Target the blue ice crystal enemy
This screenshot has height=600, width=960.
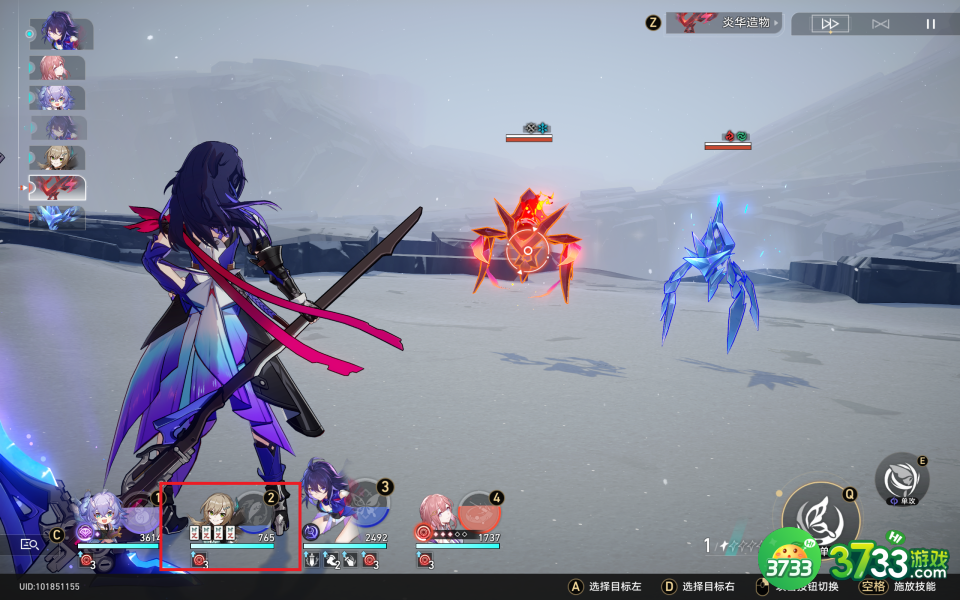pyautogui.click(x=712, y=277)
